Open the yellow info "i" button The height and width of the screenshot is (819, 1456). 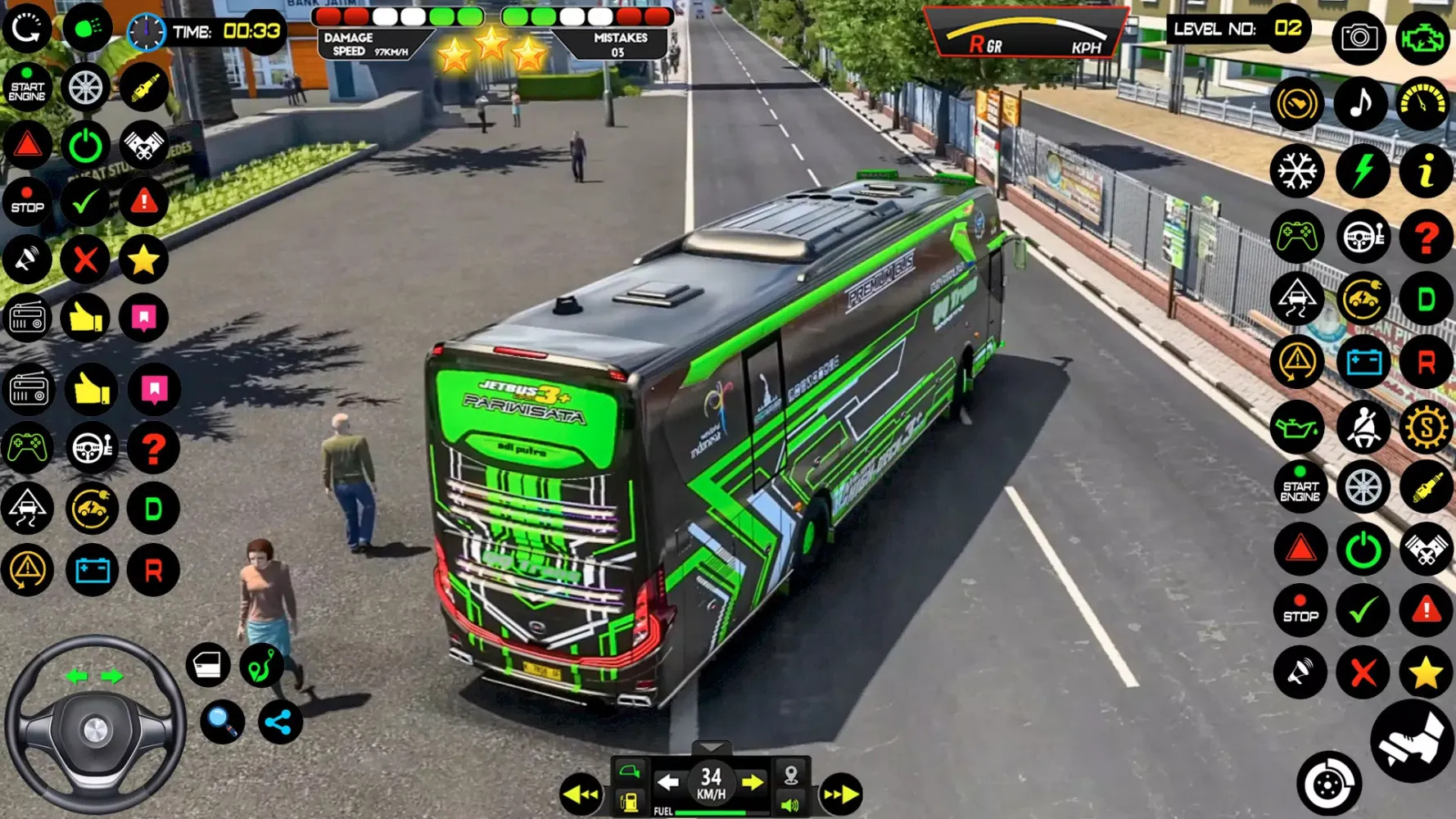click(1425, 171)
